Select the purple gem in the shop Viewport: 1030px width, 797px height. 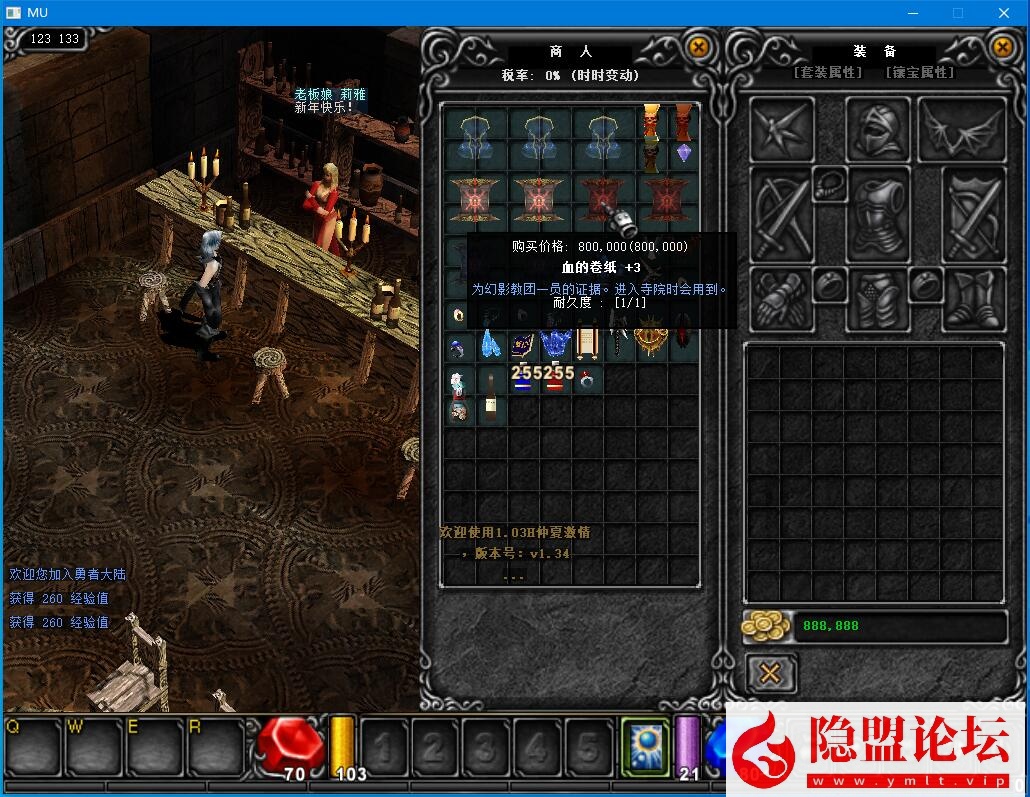pos(684,152)
